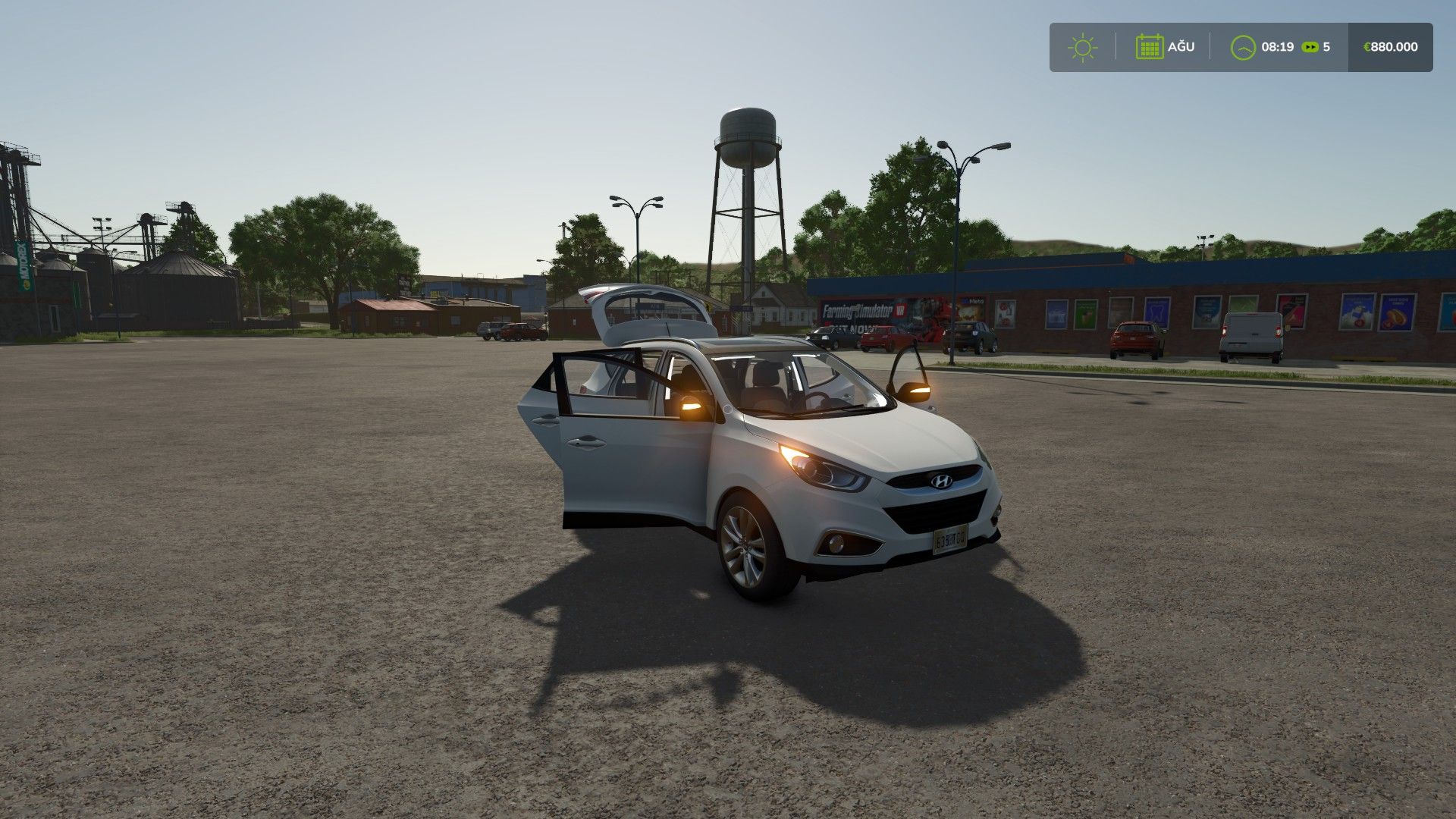Click the clock icon beside 08:19
The height and width of the screenshot is (819, 1456).
pos(1243,47)
